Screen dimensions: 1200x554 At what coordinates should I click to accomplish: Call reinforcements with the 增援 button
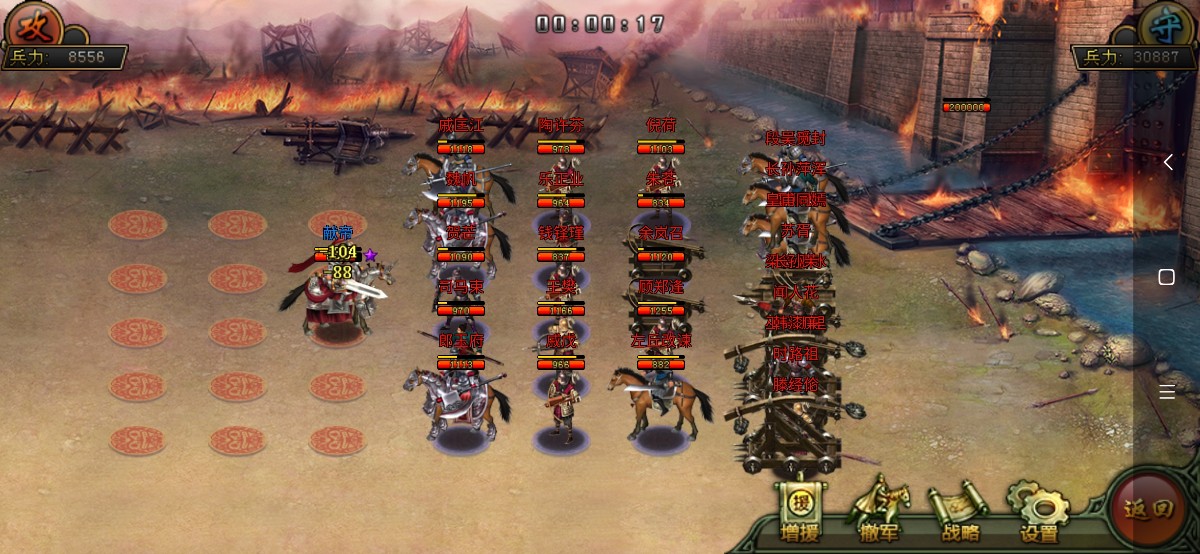coord(799,512)
